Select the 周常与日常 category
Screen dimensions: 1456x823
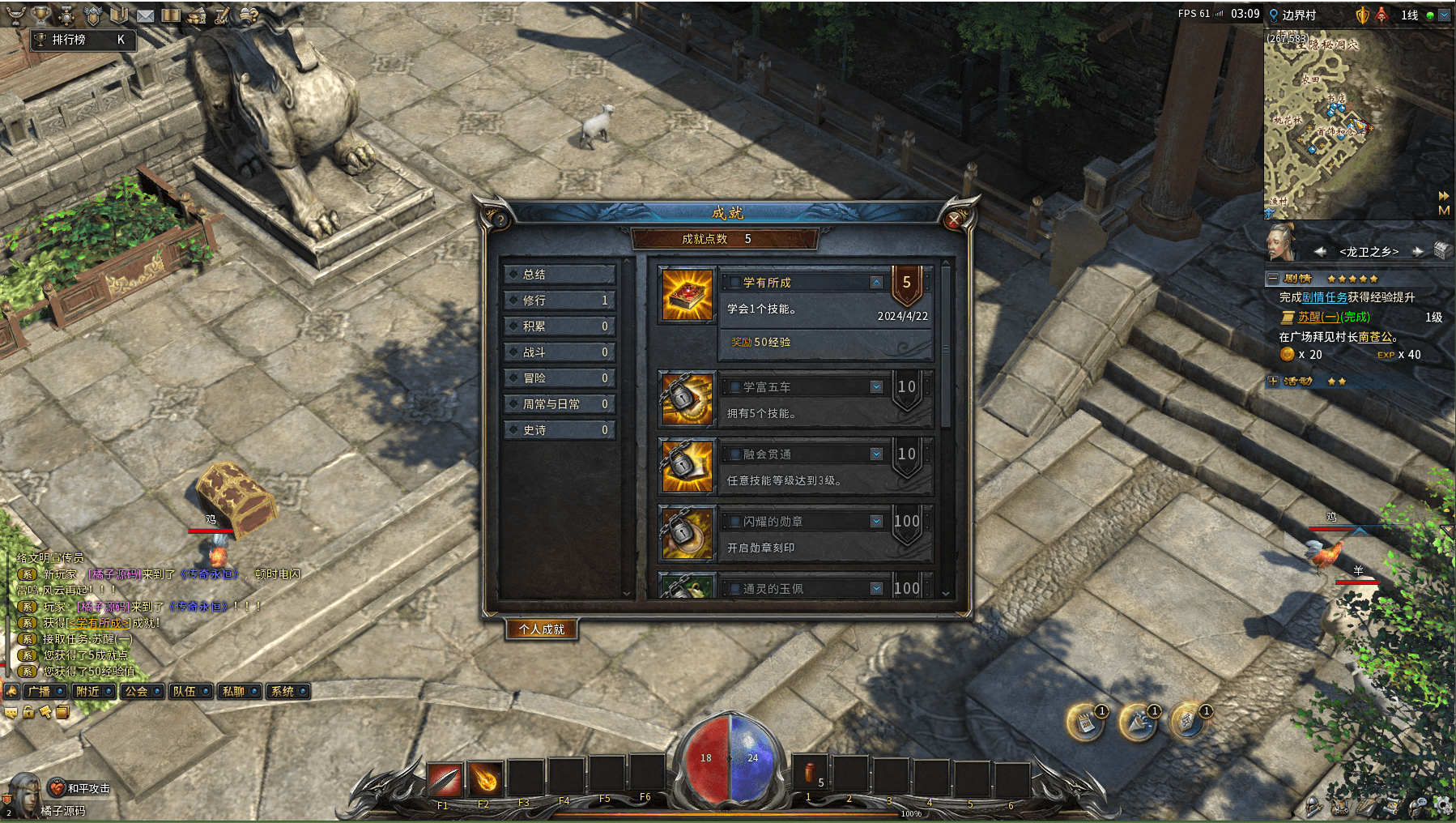[x=559, y=404]
